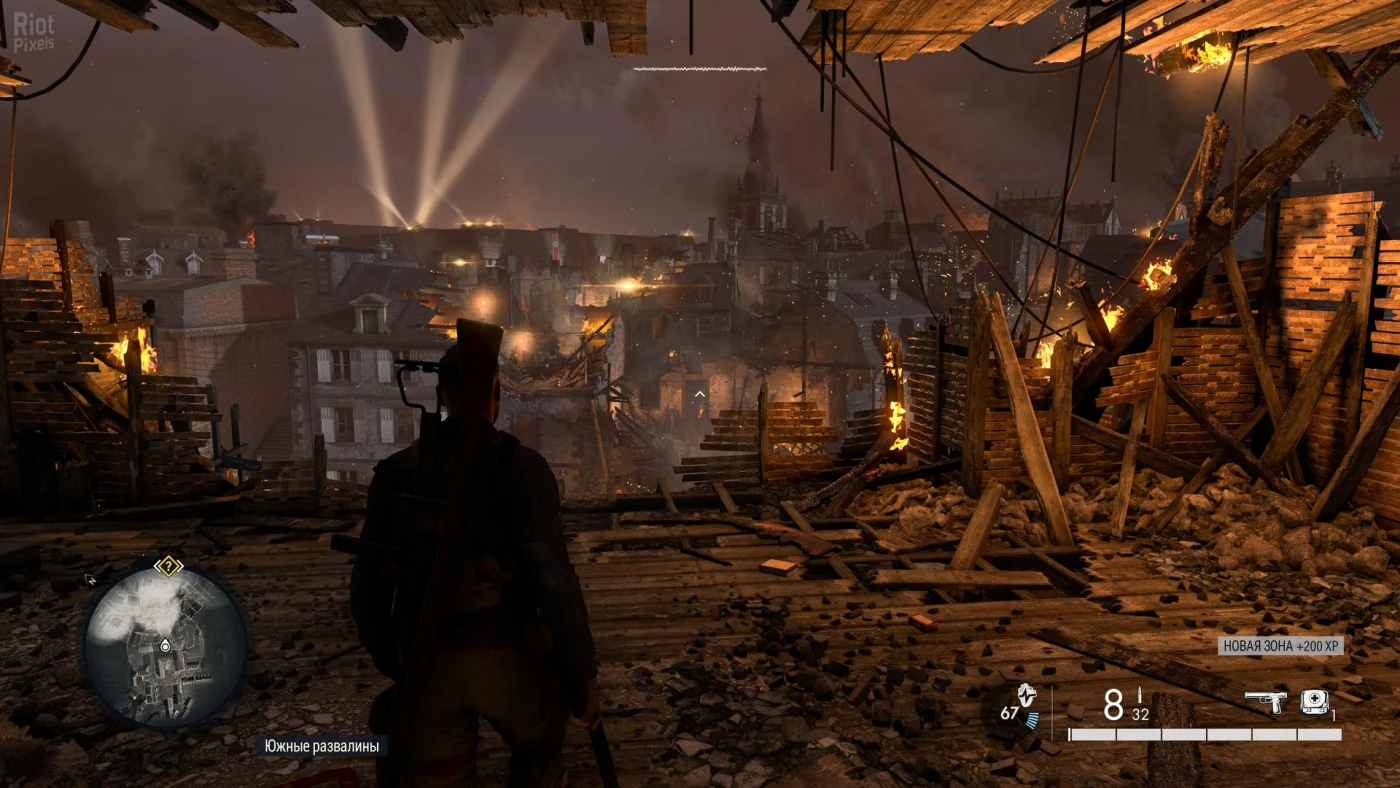Use the medkit item icon
Viewport: 1400px width, 788px height.
click(x=1315, y=702)
